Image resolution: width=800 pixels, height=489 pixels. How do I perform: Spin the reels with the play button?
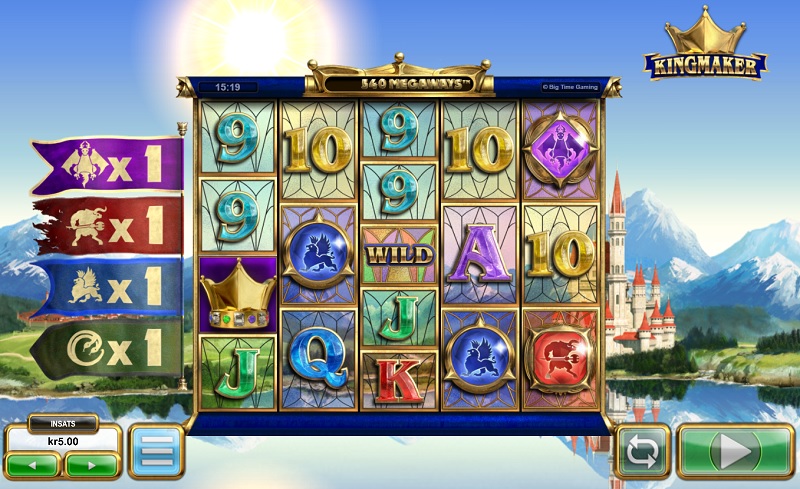coord(735,452)
